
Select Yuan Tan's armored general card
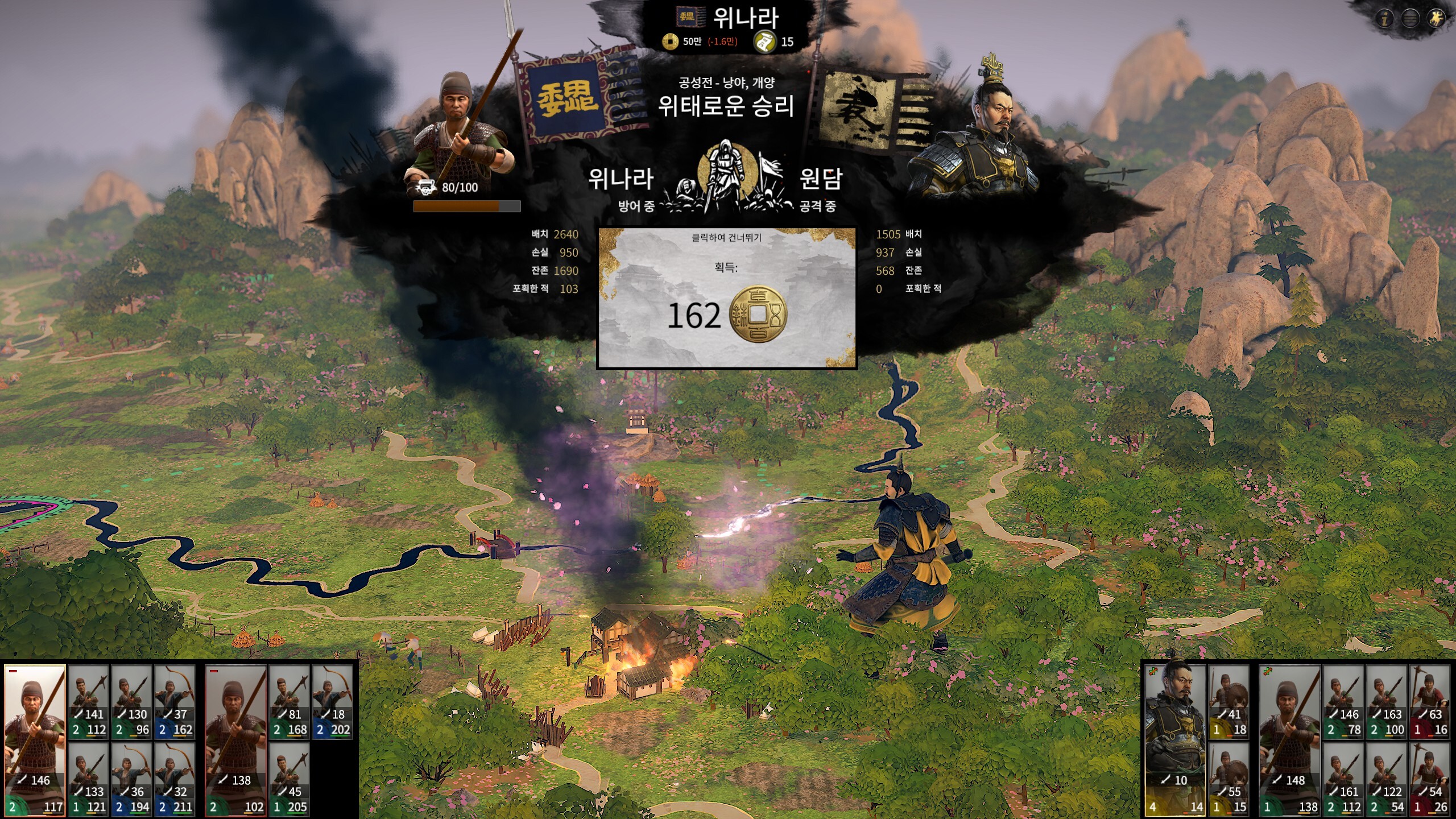(x=1175, y=739)
